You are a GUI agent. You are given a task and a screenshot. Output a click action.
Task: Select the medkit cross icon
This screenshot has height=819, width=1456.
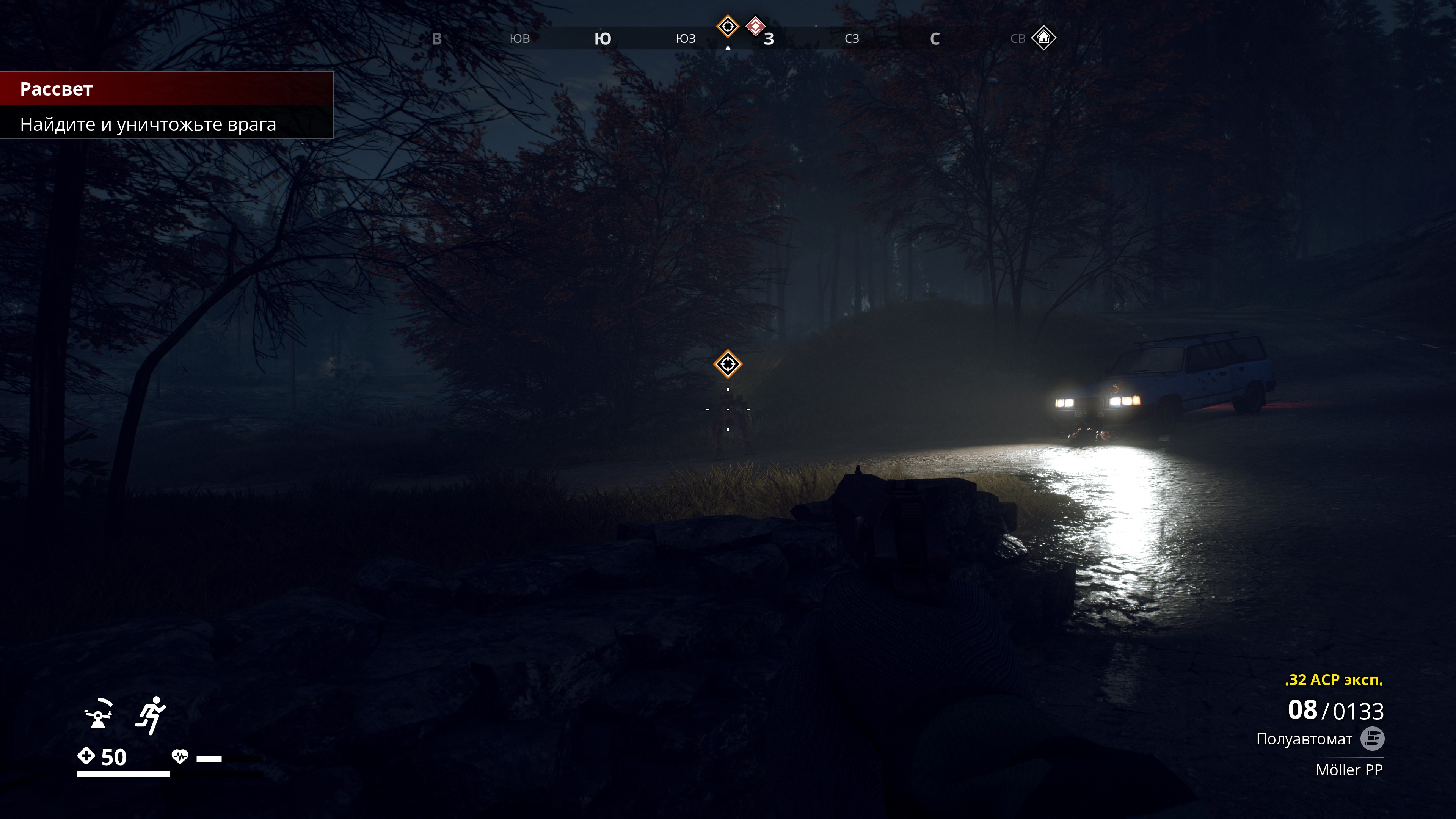[86, 756]
